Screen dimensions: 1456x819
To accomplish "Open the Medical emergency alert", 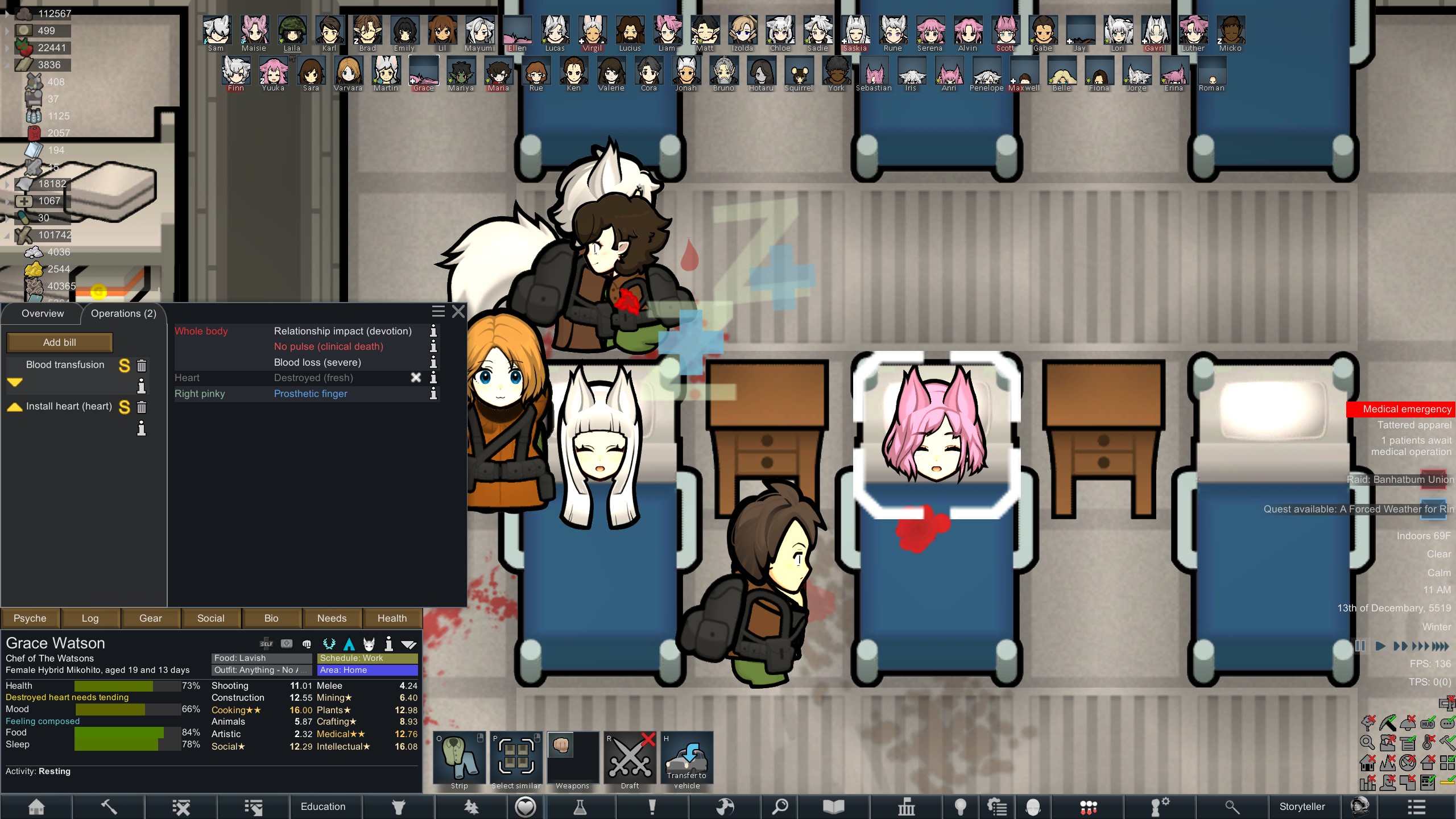I will click(1407, 409).
